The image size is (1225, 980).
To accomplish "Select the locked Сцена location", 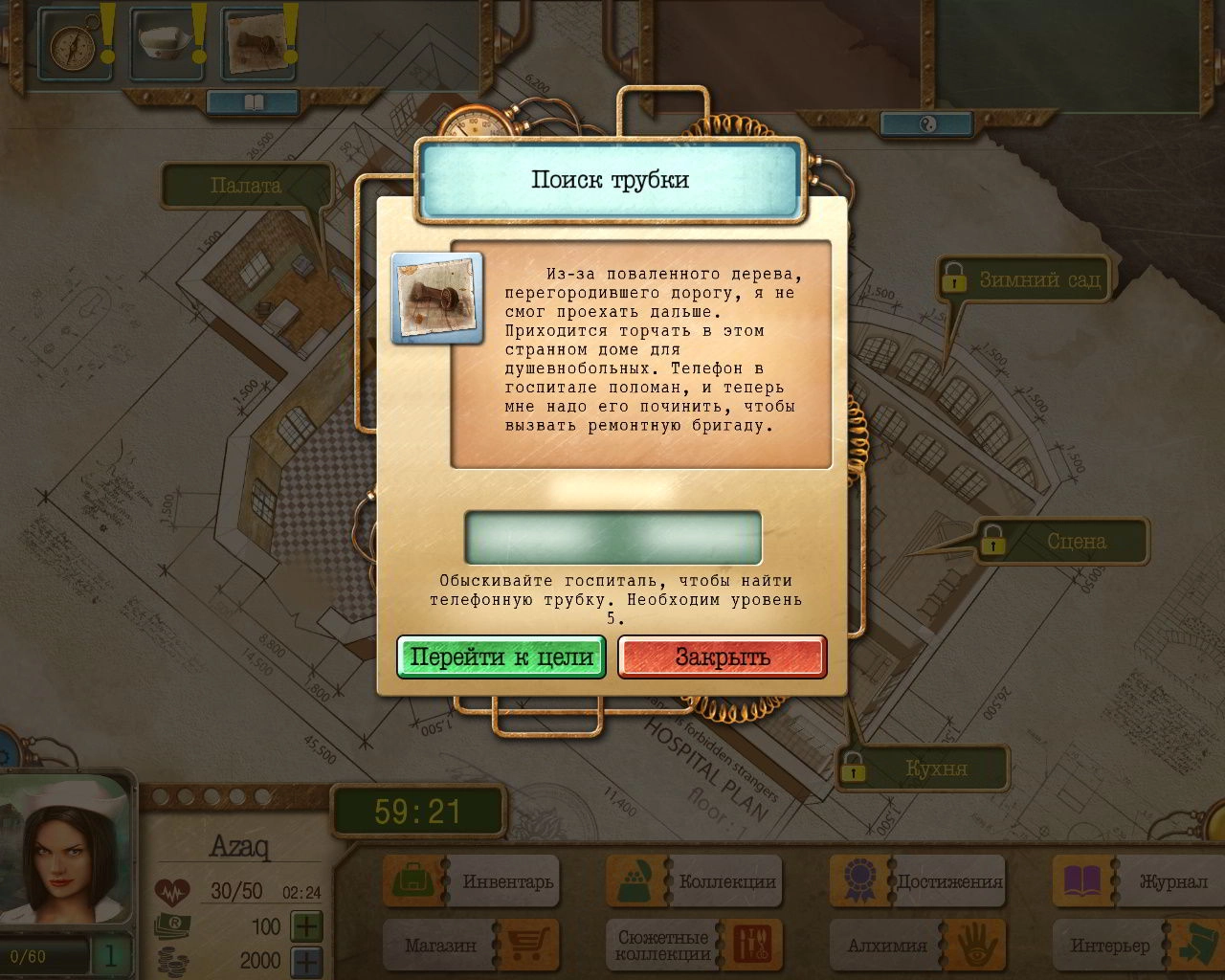I will click(1061, 542).
